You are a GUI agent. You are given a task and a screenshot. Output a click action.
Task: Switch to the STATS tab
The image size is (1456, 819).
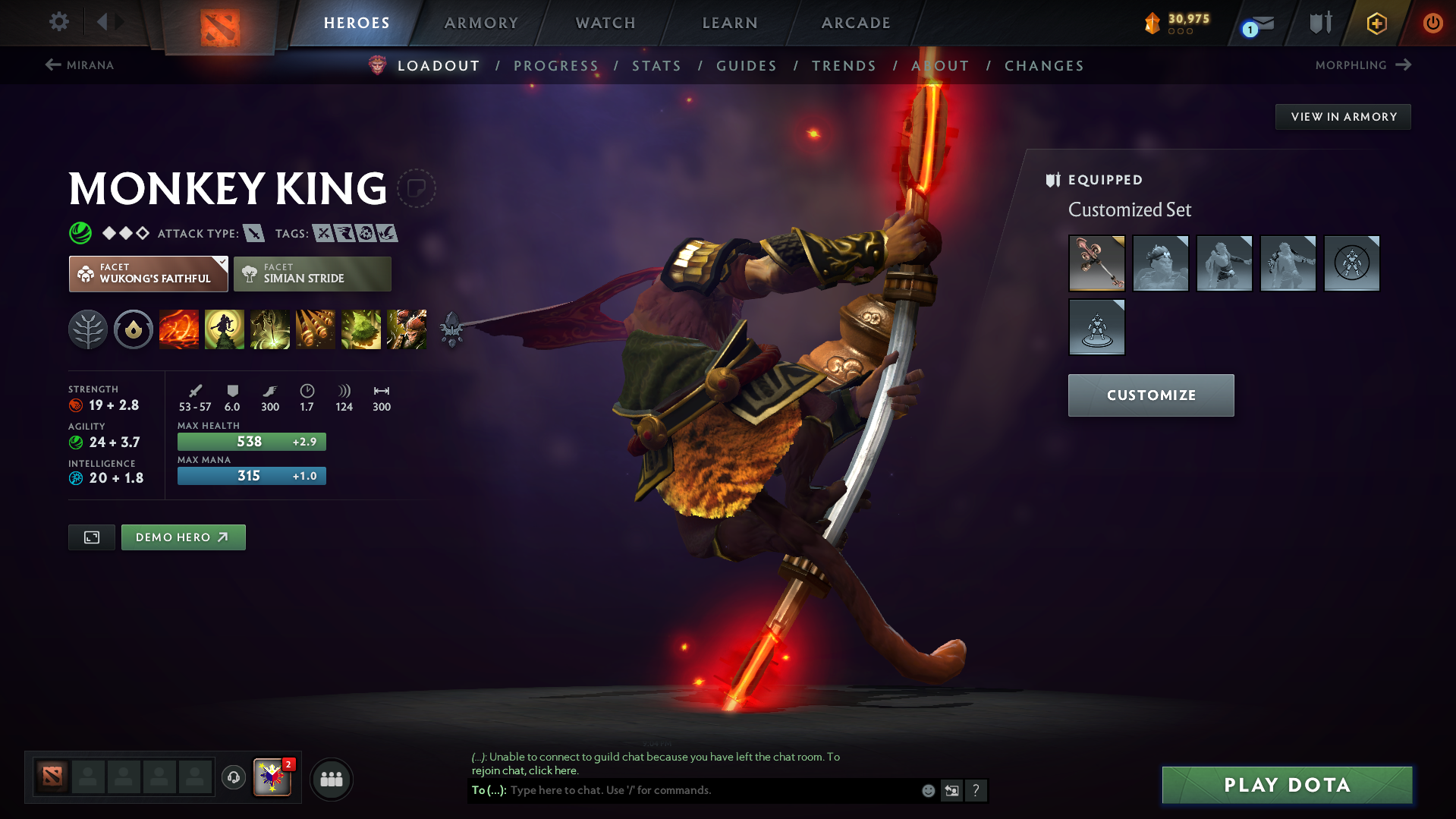[x=656, y=66]
